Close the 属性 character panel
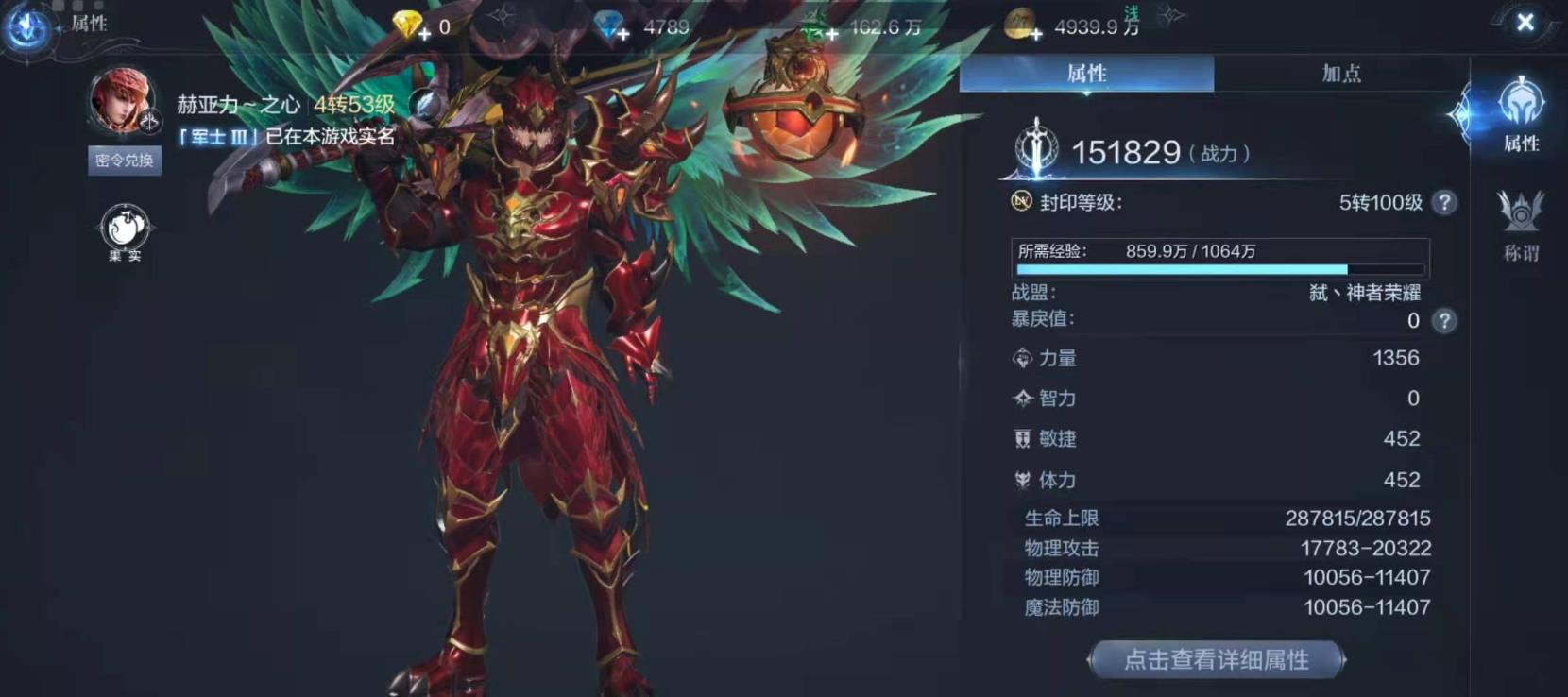The width and height of the screenshot is (1568, 697). coord(1525,23)
